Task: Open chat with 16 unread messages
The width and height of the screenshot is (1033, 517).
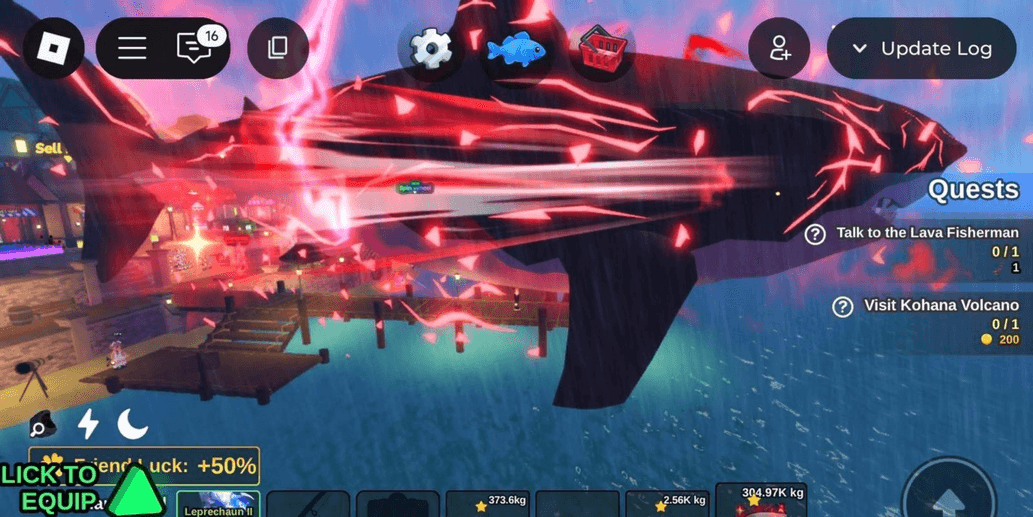Action: tap(195, 47)
